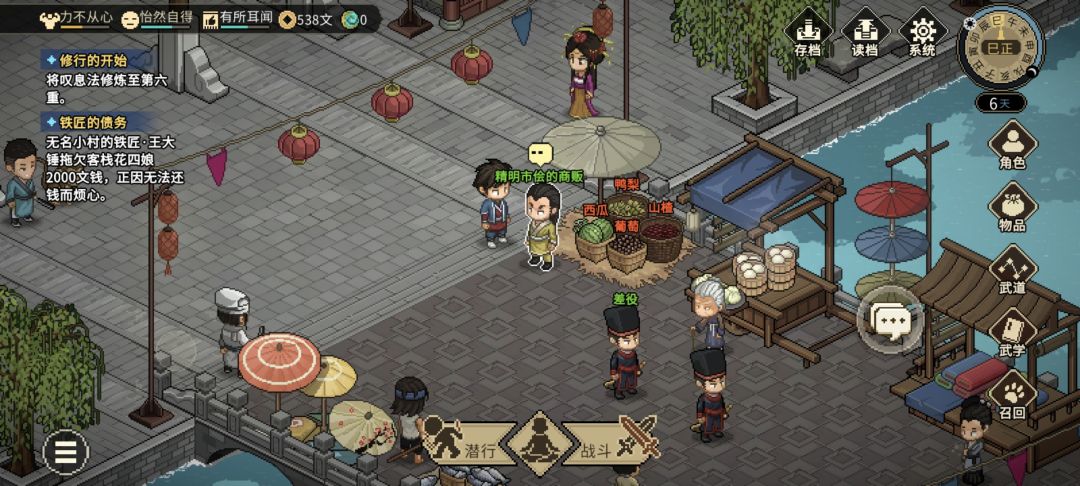Open the chat bubble dialogue log

coord(889,320)
